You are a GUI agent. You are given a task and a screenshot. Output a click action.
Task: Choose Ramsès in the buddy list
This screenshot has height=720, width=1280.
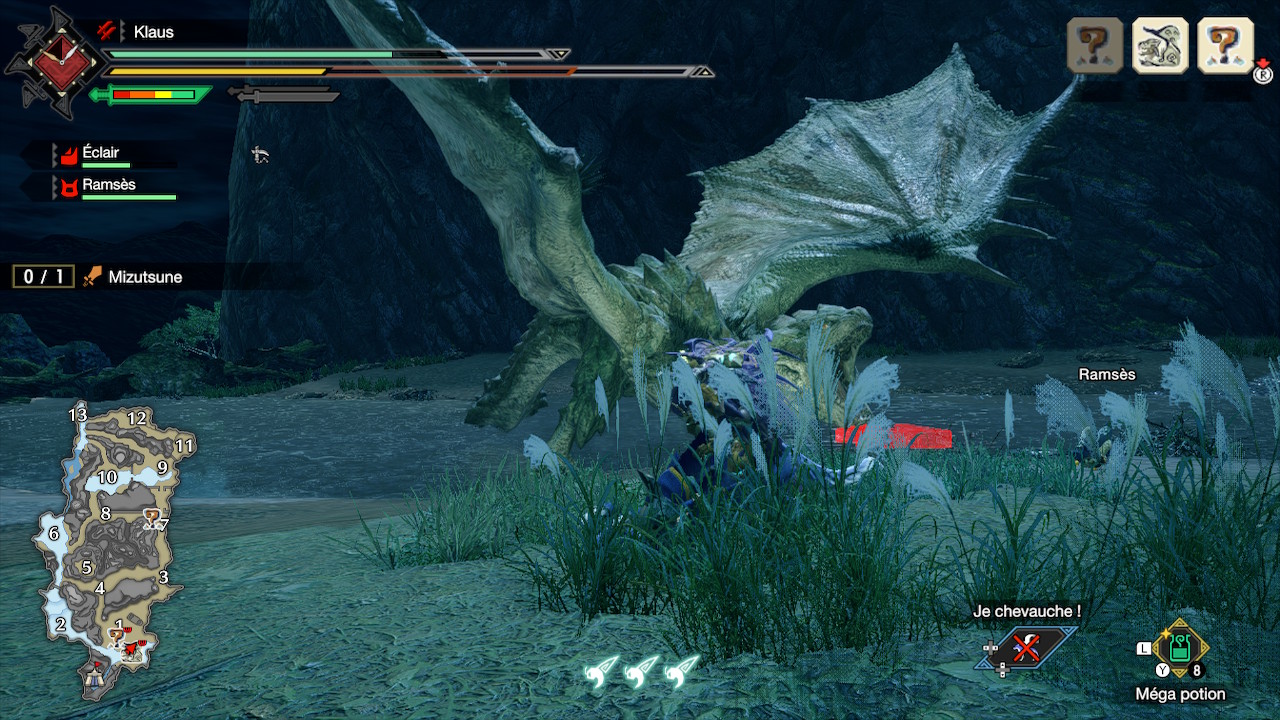point(109,185)
